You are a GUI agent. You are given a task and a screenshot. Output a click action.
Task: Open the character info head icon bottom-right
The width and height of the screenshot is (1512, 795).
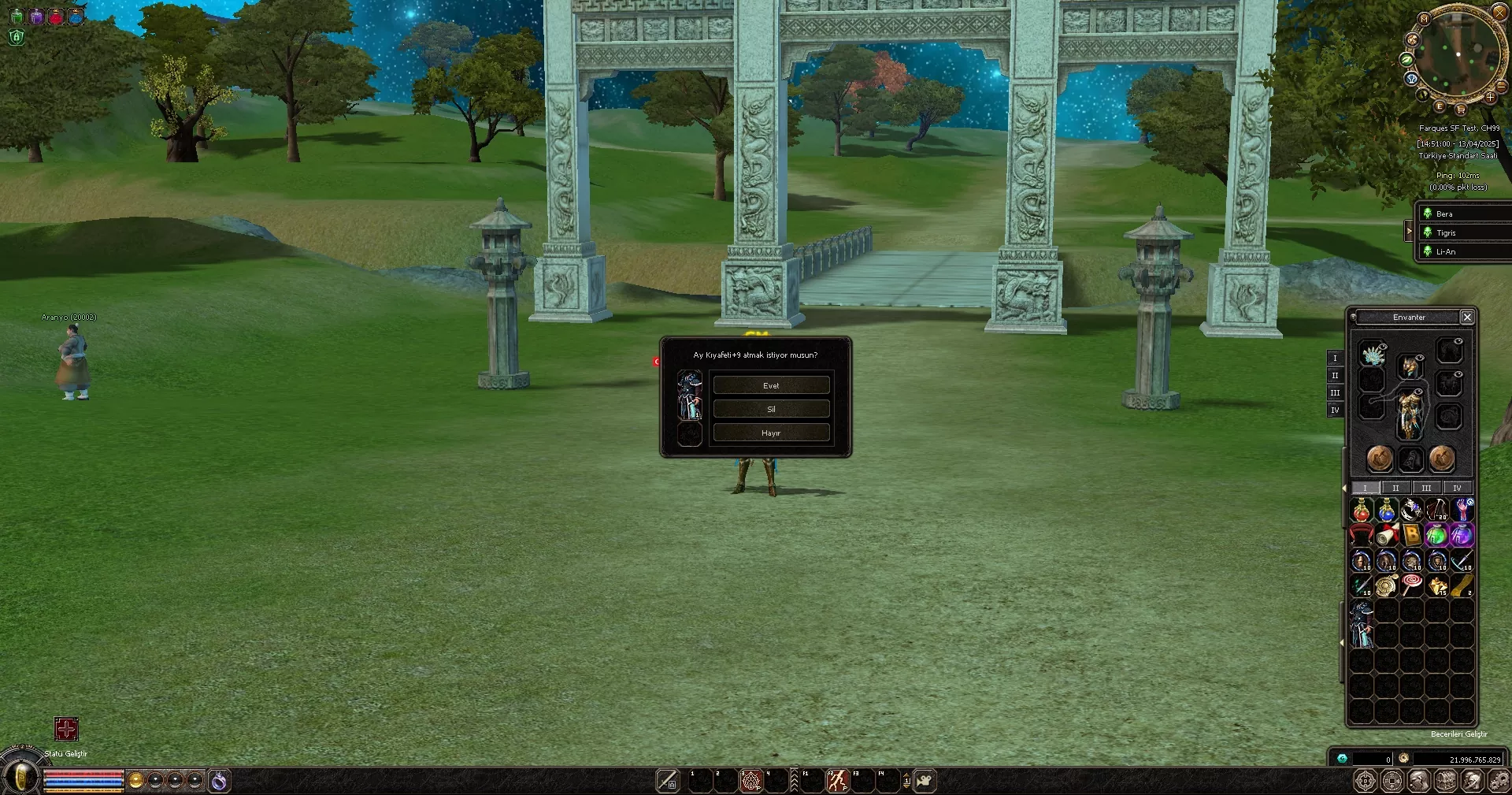(x=1420, y=781)
